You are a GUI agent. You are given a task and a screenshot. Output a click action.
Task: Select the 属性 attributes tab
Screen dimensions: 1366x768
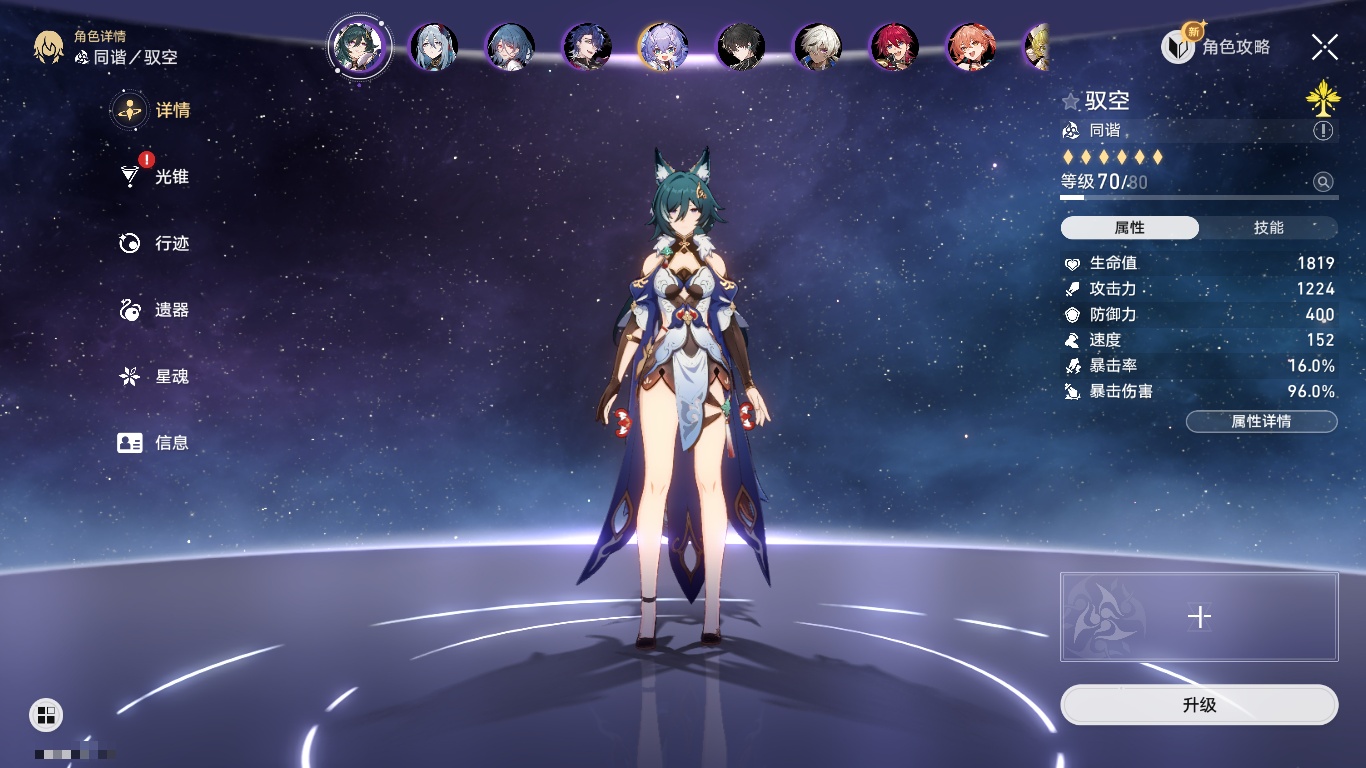pyautogui.click(x=1129, y=228)
